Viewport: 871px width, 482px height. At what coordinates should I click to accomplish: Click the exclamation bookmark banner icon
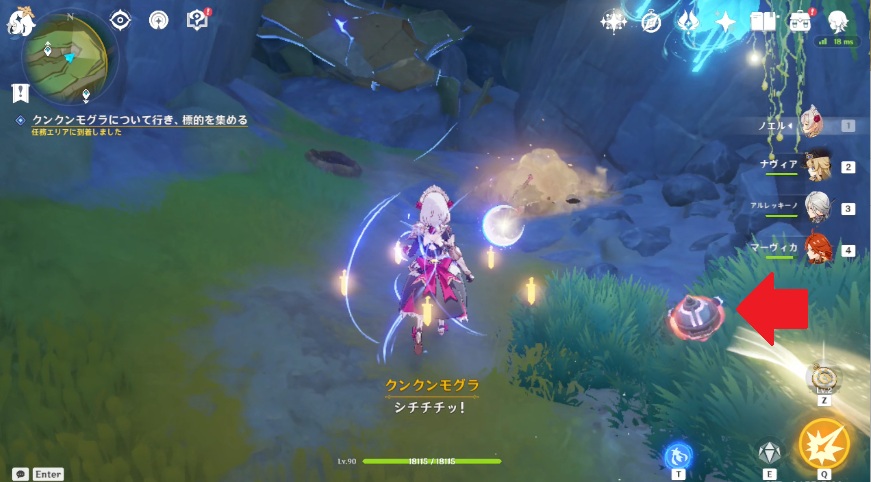pyautogui.click(x=19, y=93)
